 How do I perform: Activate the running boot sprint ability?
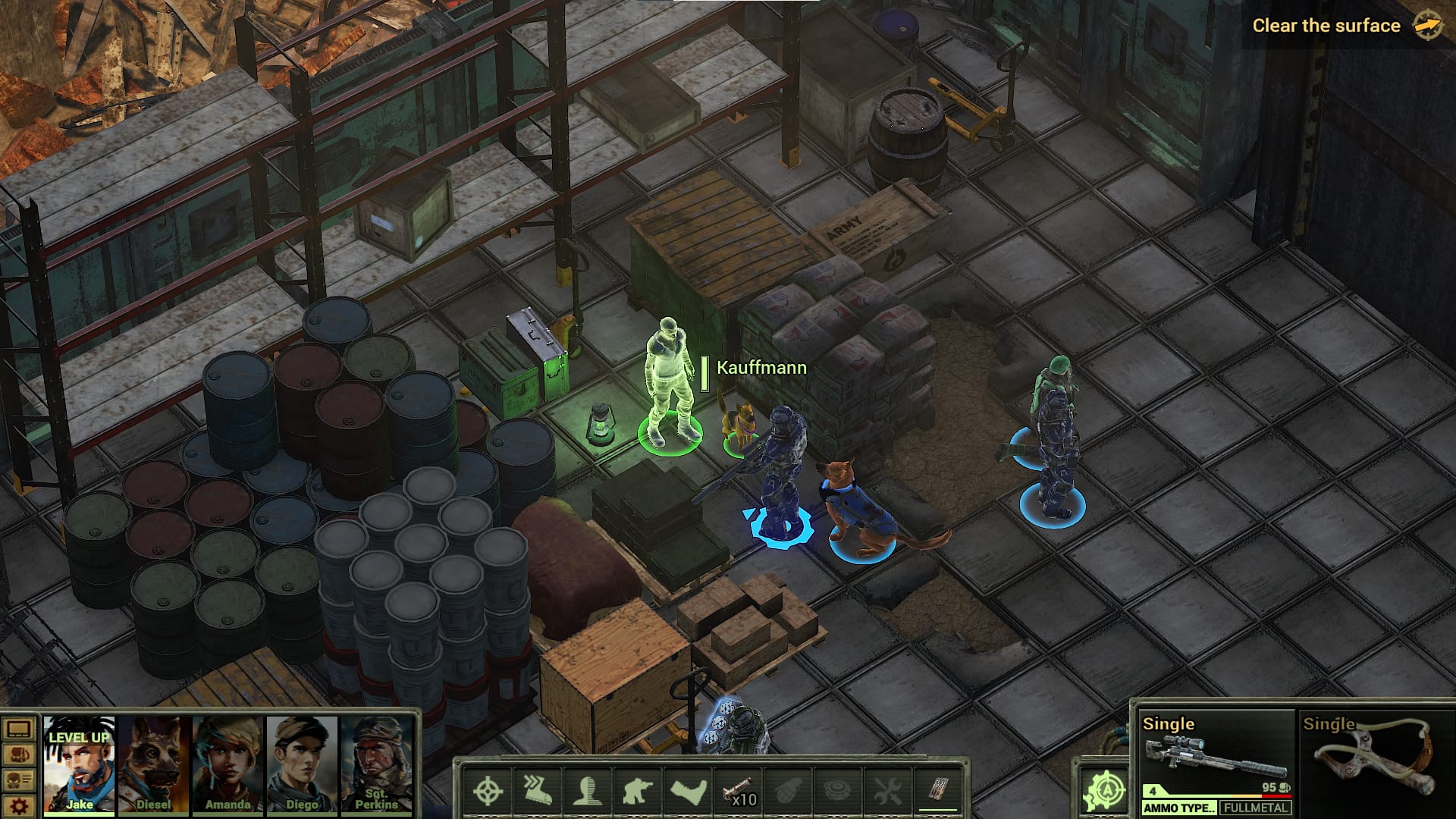[x=537, y=791]
